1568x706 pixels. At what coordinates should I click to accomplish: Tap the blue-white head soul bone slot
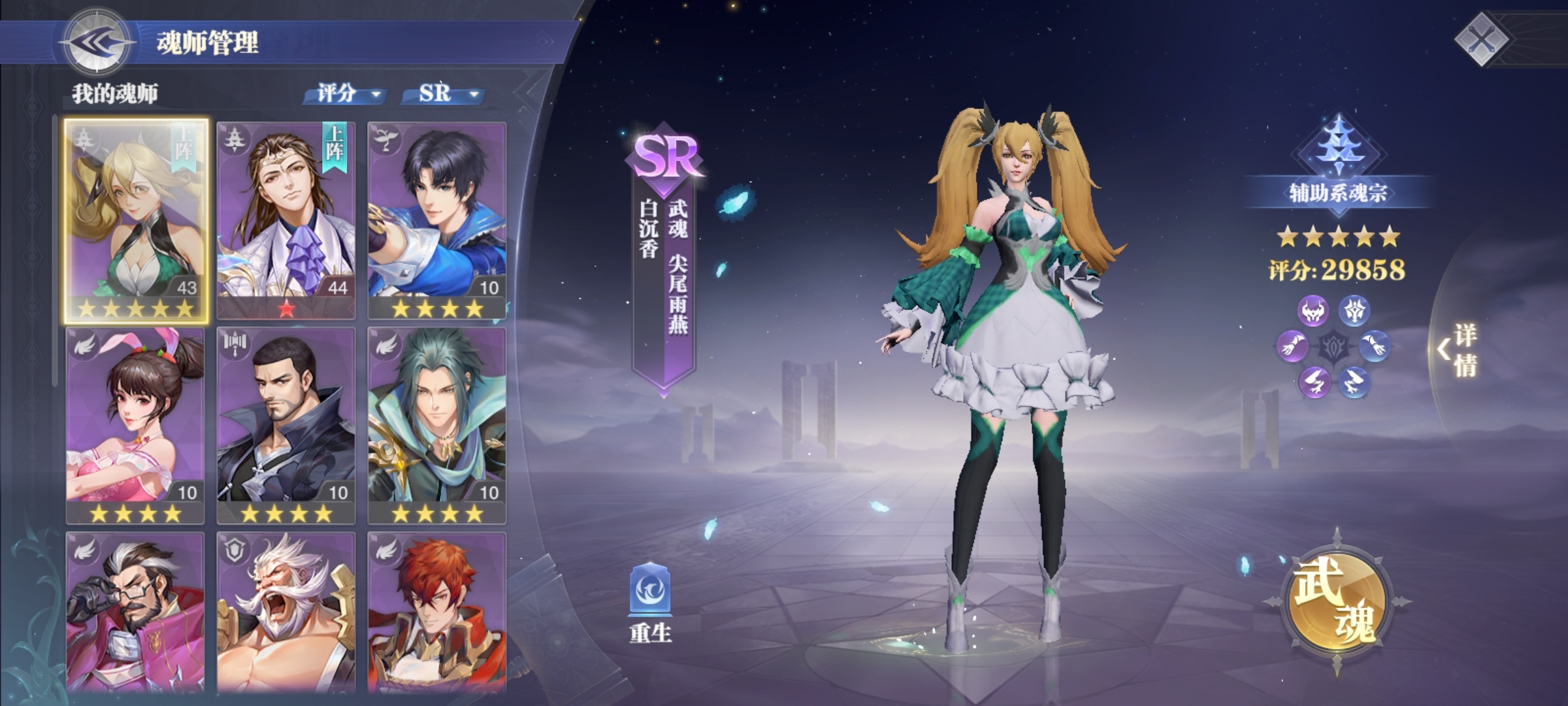point(1354,311)
